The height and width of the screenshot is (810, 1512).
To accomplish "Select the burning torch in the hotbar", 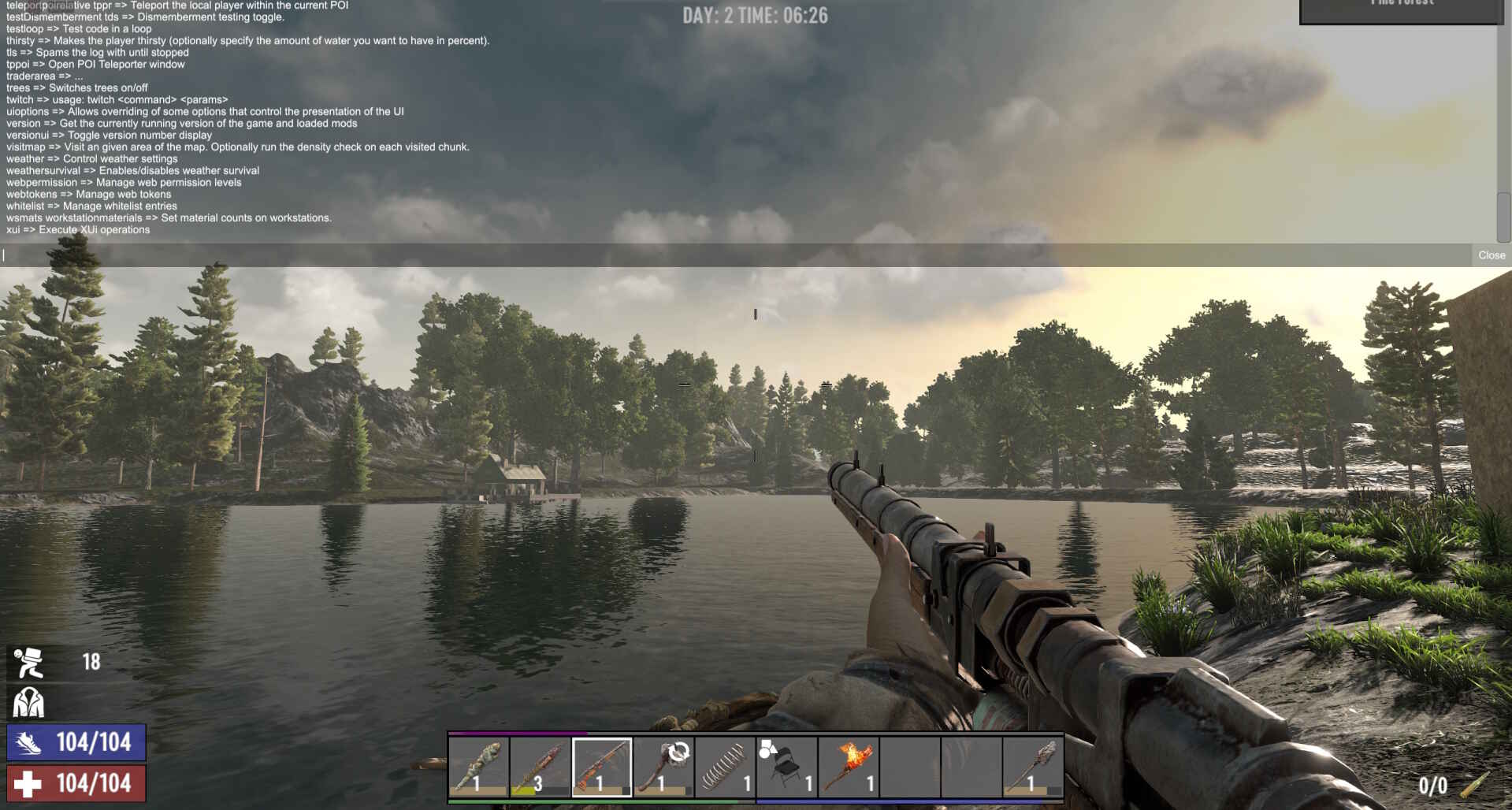I will 847,763.
